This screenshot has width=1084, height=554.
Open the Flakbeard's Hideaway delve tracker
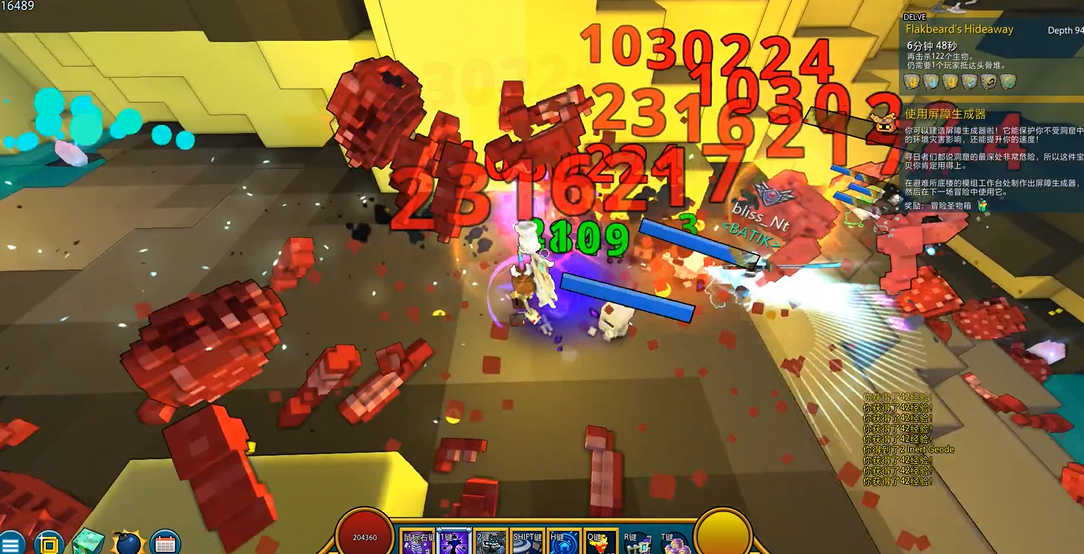[x=959, y=30]
